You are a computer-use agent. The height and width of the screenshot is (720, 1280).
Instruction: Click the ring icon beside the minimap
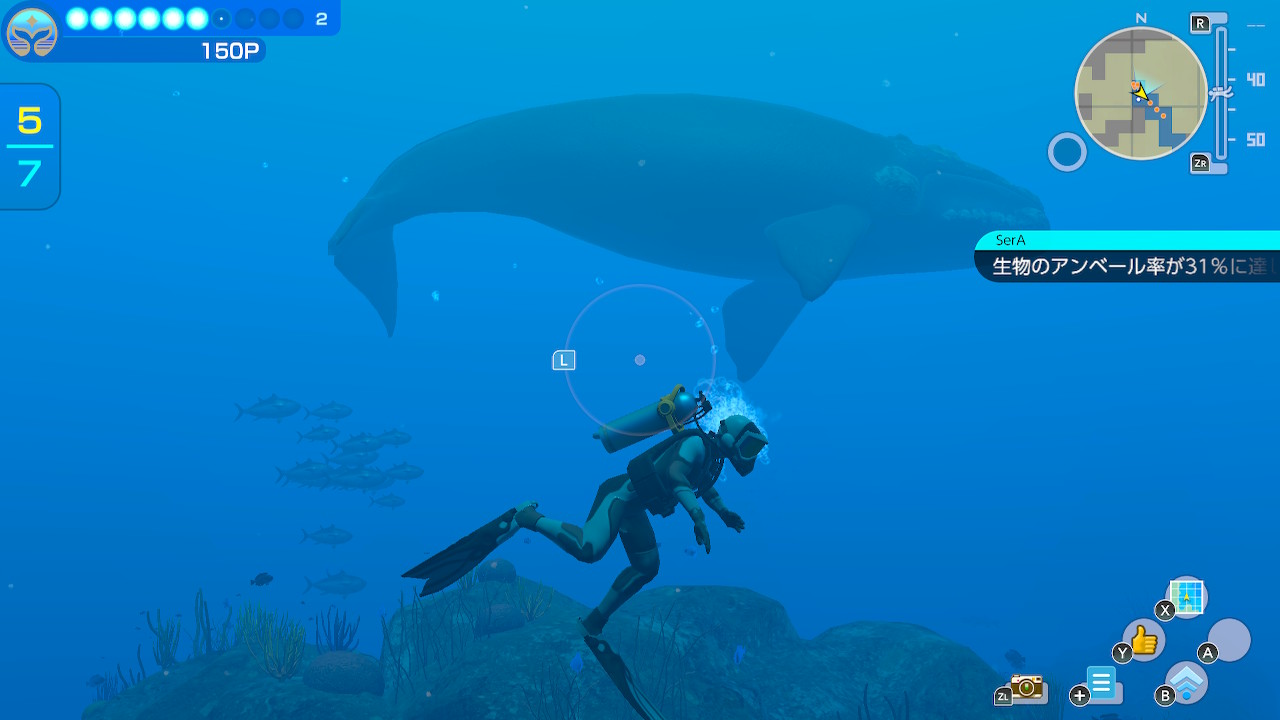[x=1067, y=153]
